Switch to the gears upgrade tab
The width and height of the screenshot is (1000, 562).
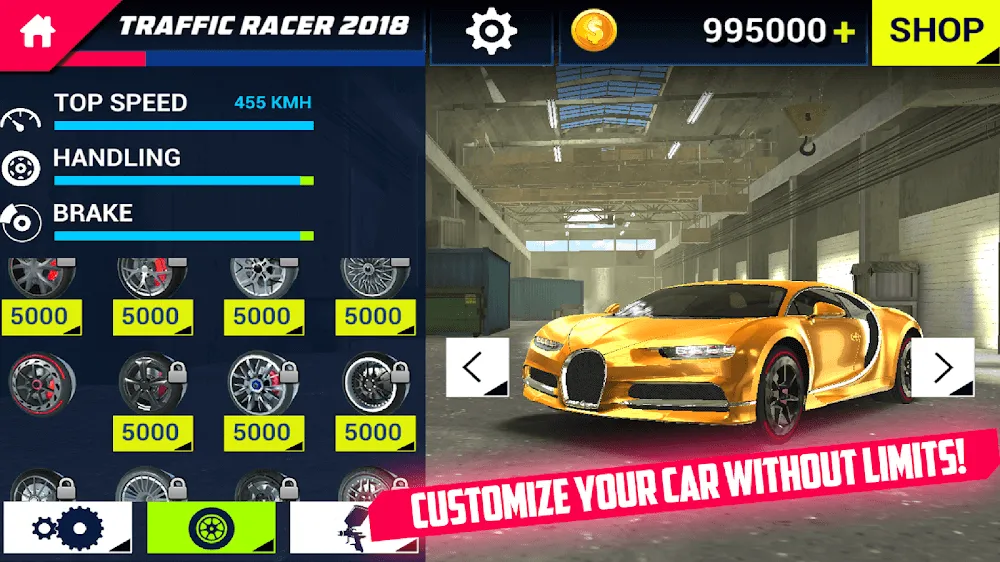67,527
